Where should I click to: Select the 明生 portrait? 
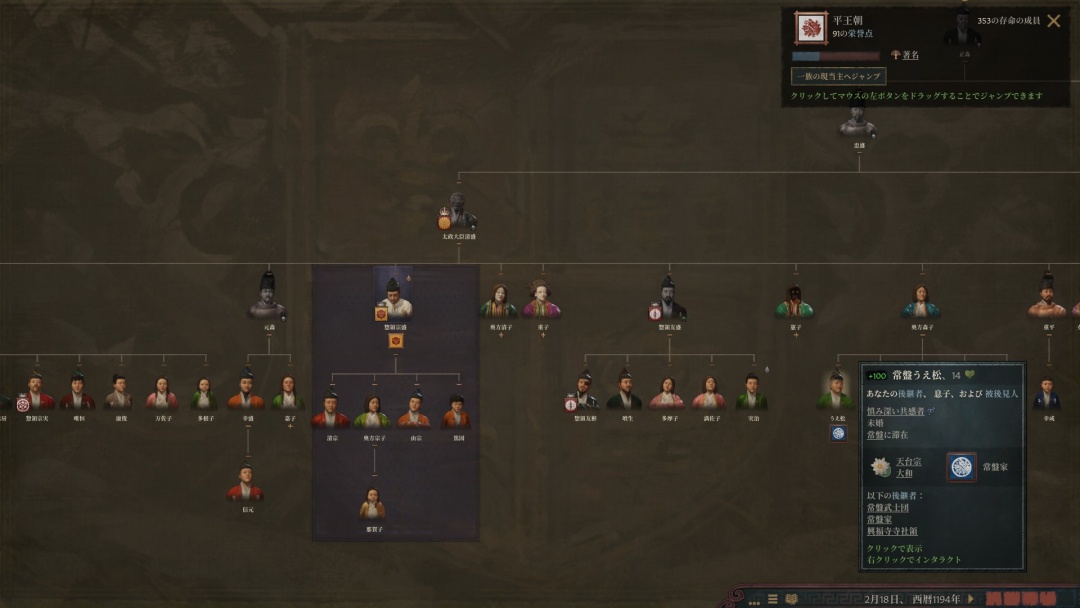pos(625,391)
